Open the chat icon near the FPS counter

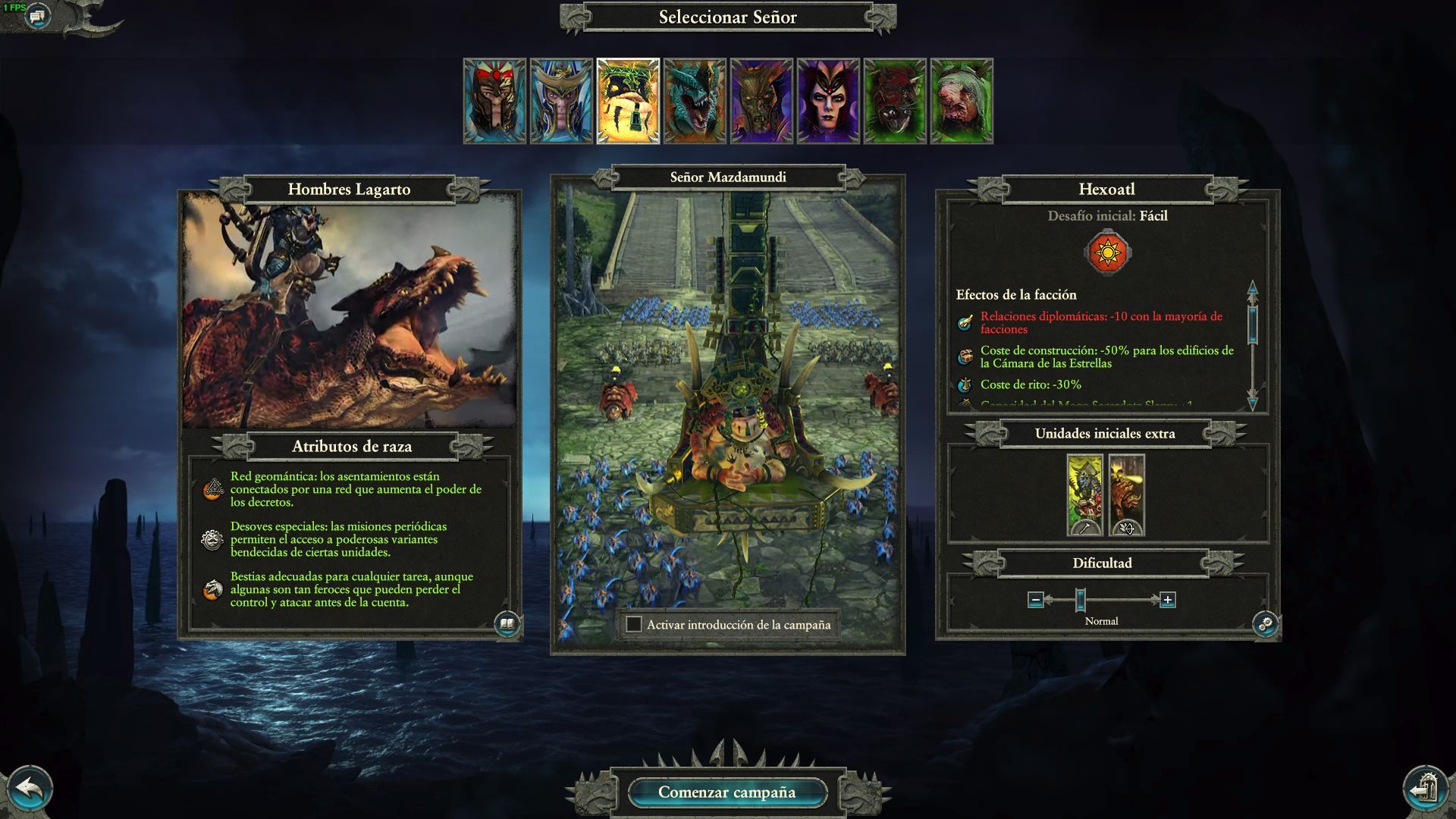(x=37, y=15)
